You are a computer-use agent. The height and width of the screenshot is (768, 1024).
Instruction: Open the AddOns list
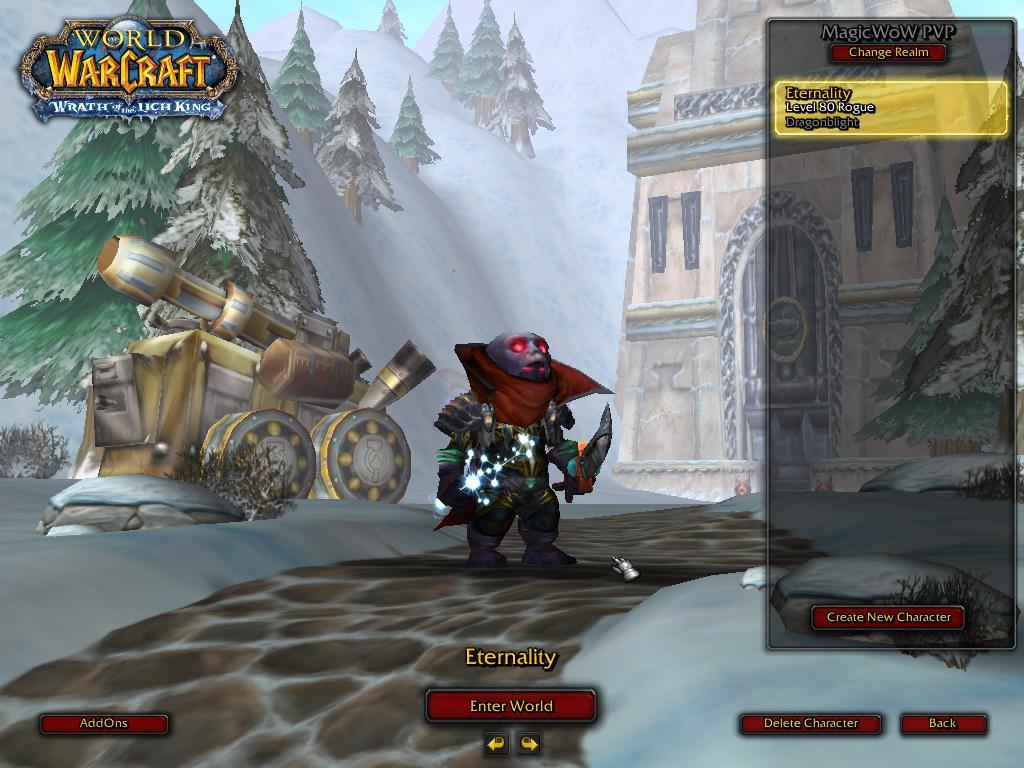104,723
